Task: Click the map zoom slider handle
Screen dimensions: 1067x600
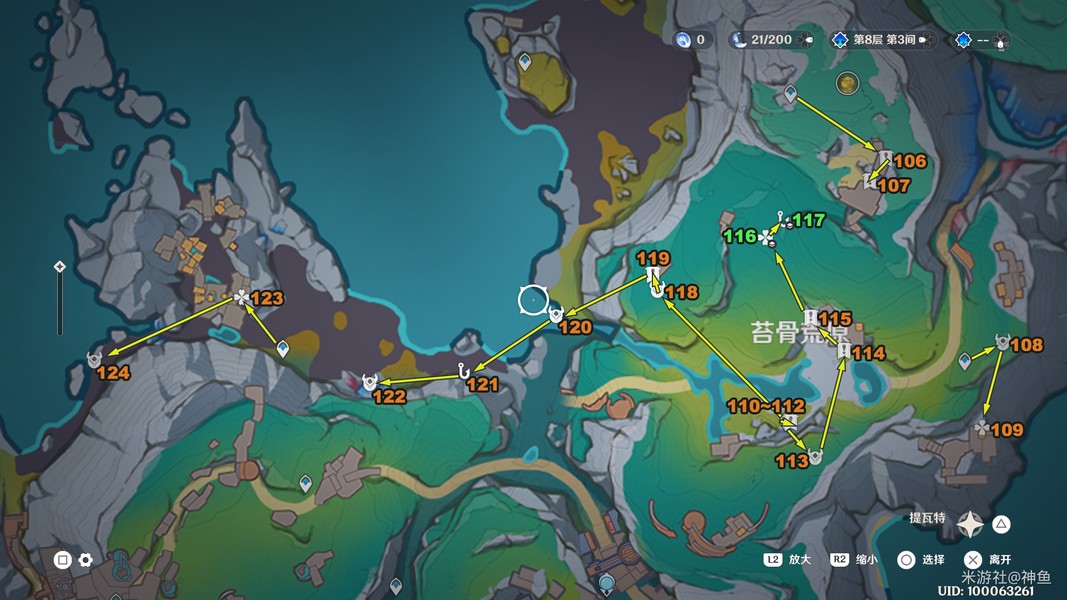Action: [60, 267]
